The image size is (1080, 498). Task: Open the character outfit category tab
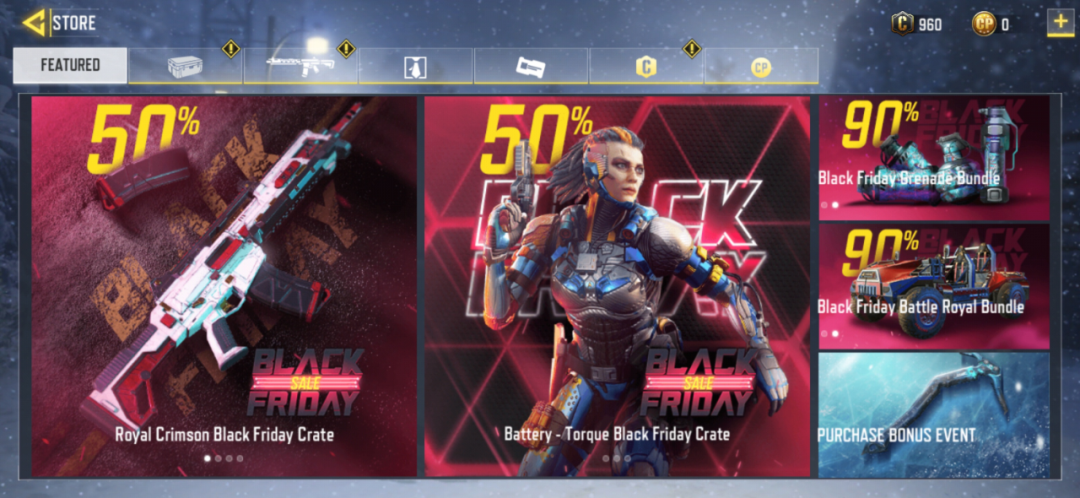[x=416, y=67]
